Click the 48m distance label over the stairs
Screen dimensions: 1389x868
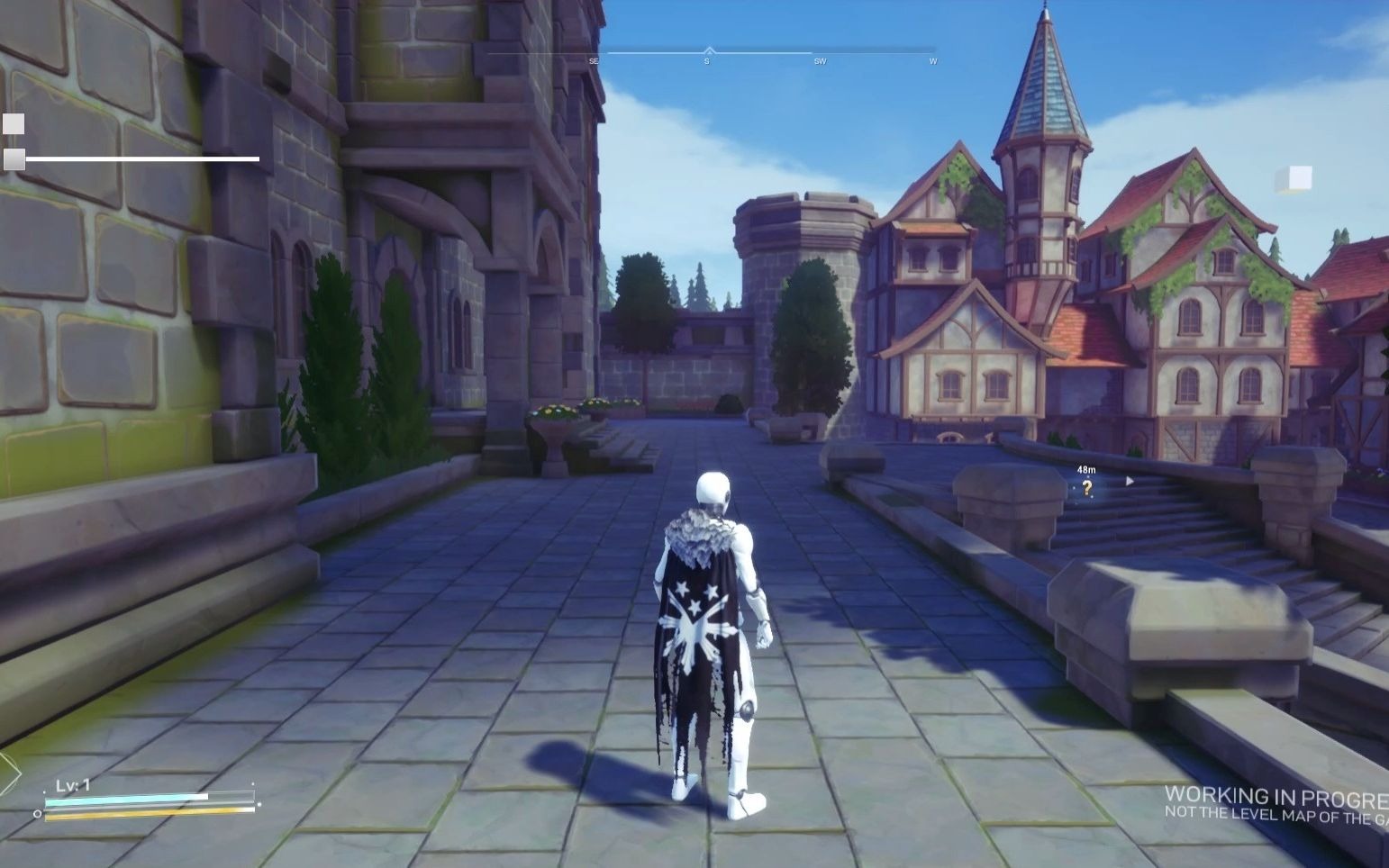(1086, 470)
